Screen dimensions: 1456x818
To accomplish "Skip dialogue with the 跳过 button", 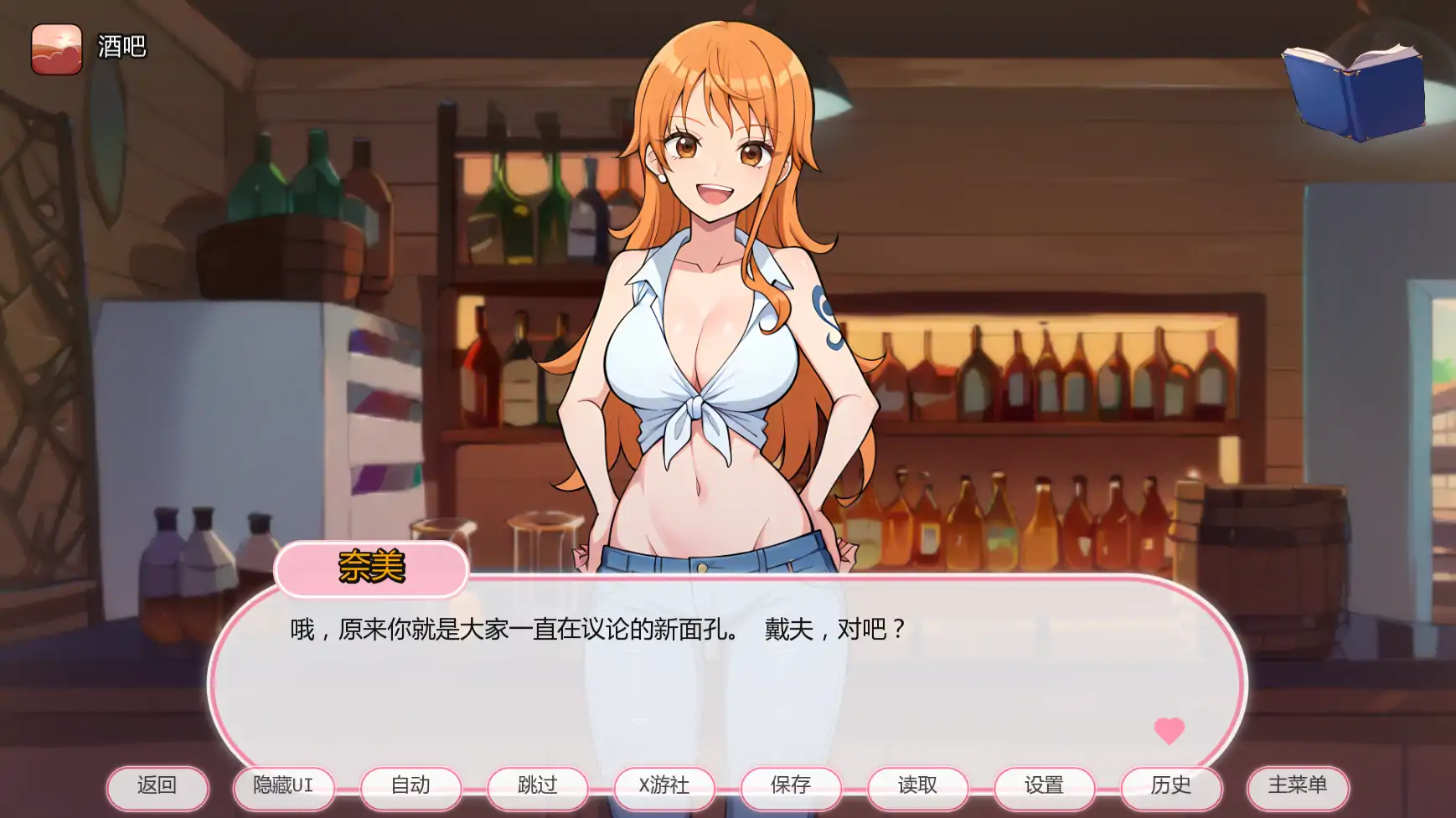I will [x=537, y=787].
